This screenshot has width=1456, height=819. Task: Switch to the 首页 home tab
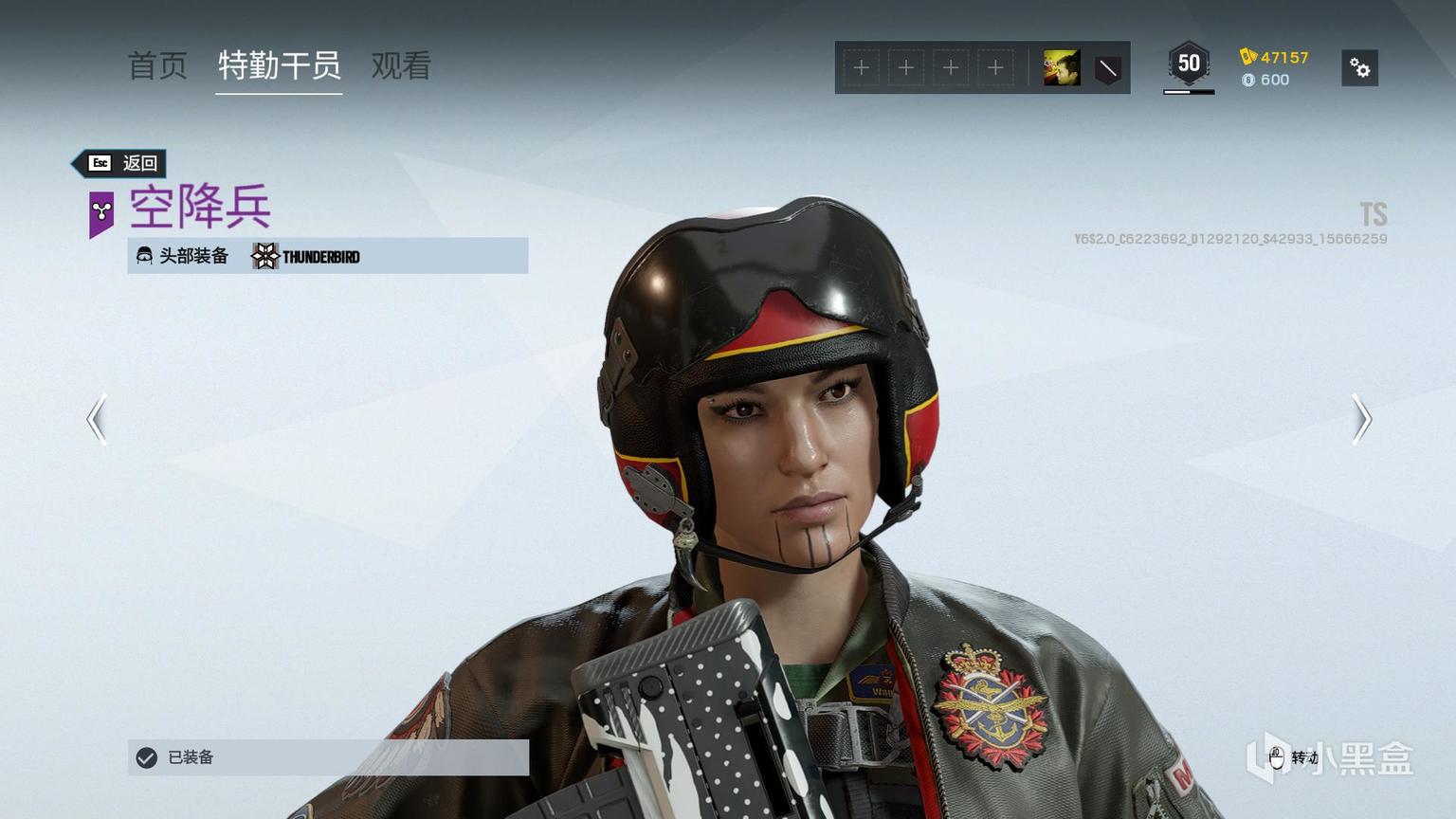[x=157, y=66]
